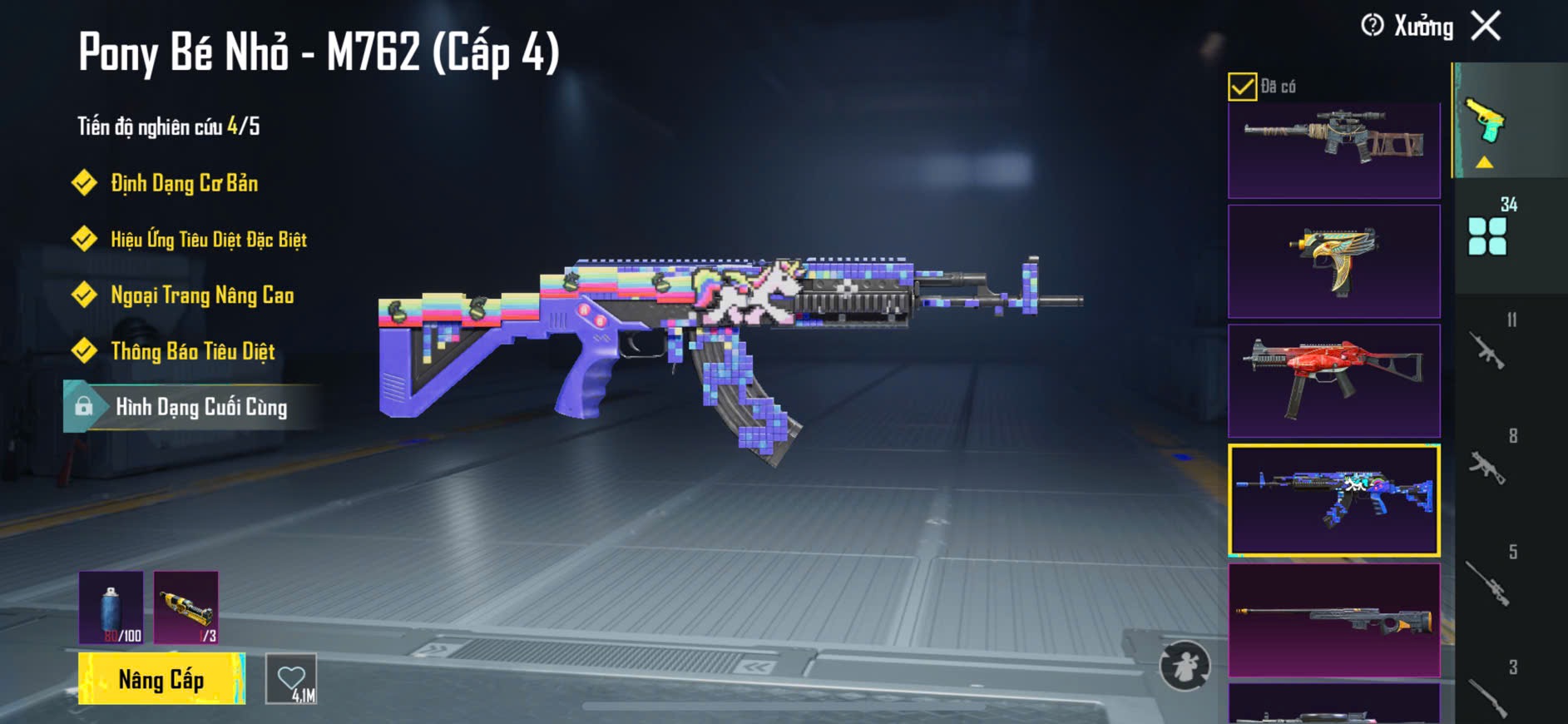The height and width of the screenshot is (724, 1568).
Task: Click the yellow weapon material slot
Action: (186, 607)
